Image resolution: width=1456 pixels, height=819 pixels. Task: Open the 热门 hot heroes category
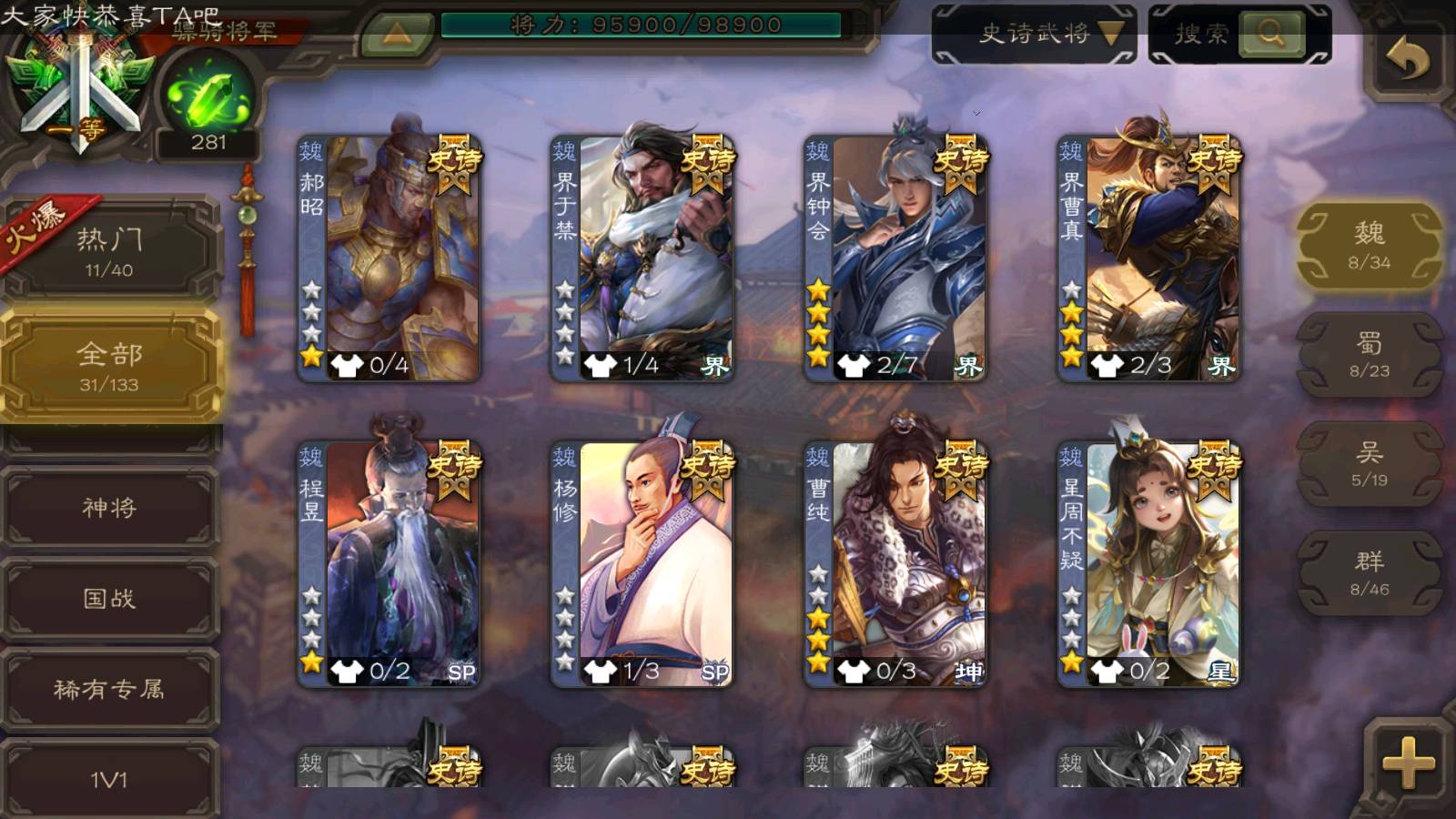tap(109, 251)
